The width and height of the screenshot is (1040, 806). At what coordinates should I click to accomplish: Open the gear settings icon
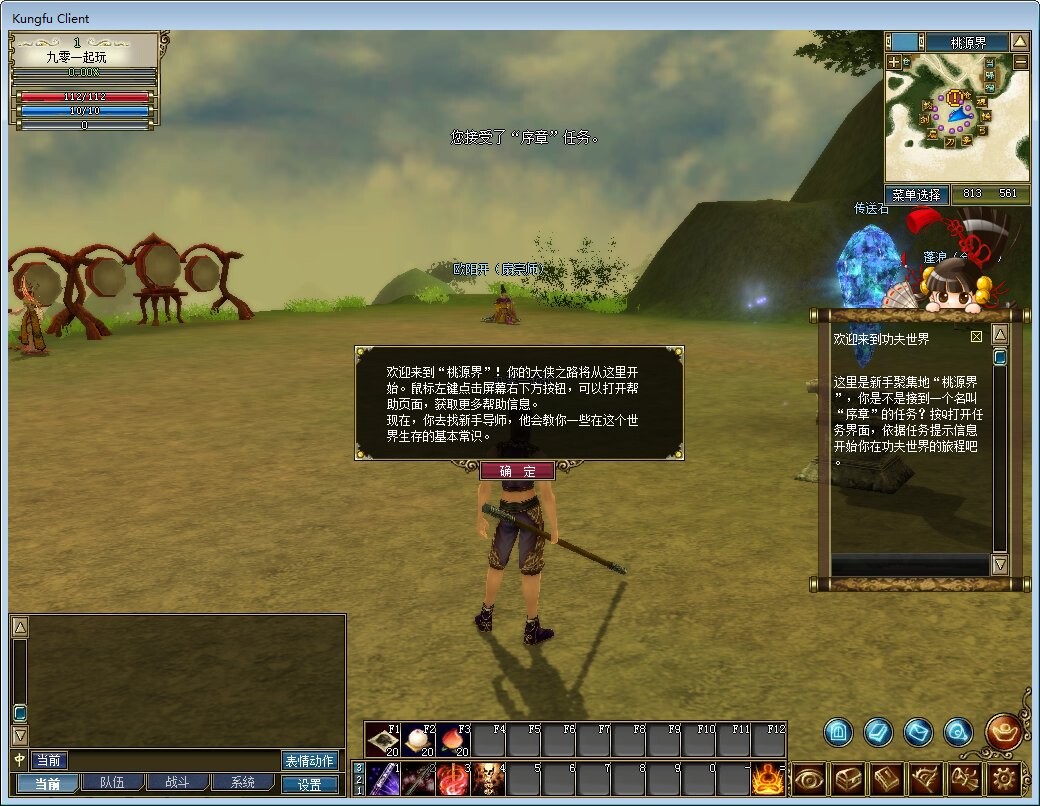(1005, 778)
